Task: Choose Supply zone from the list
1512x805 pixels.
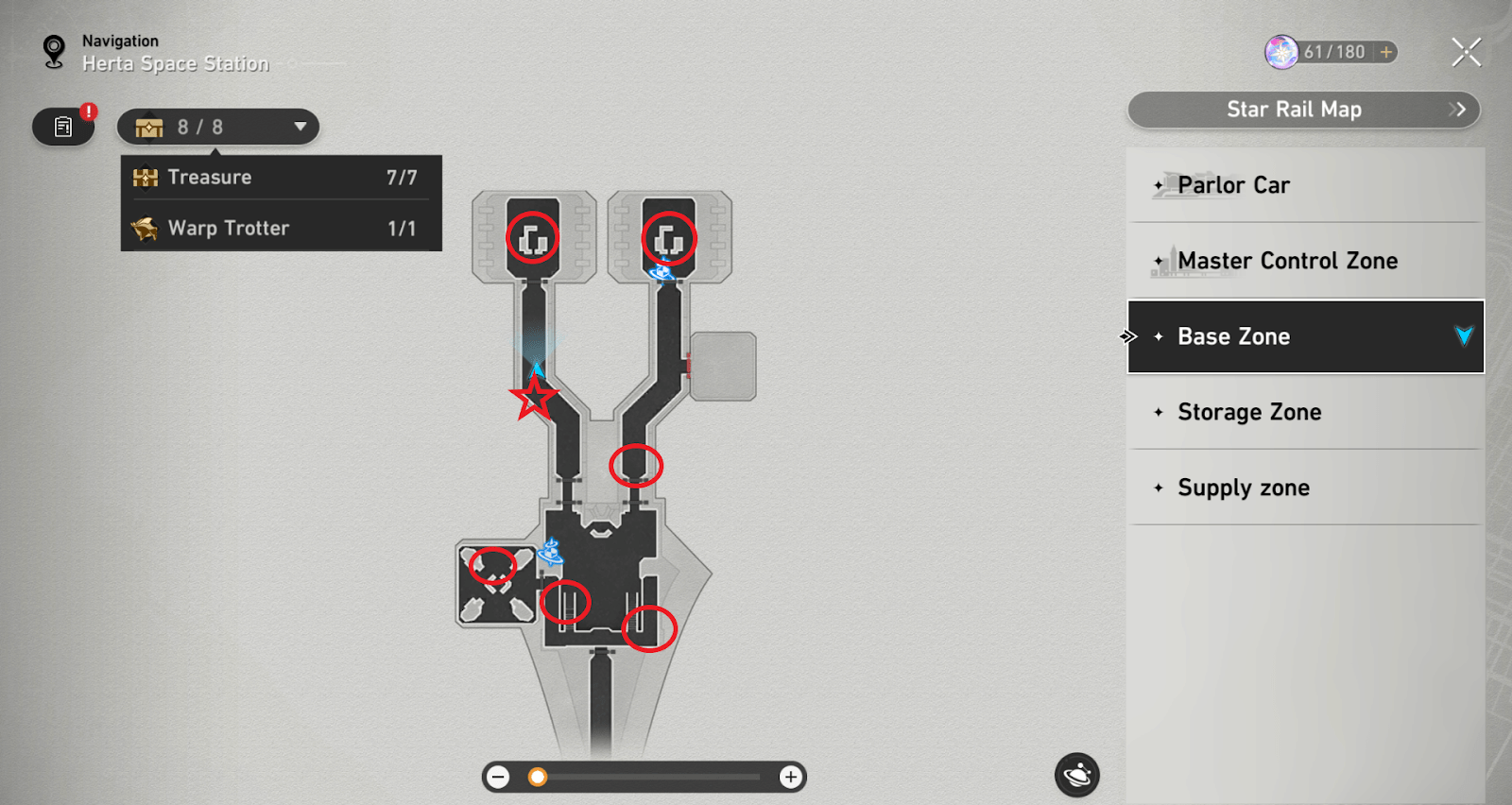Action: (x=1305, y=488)
